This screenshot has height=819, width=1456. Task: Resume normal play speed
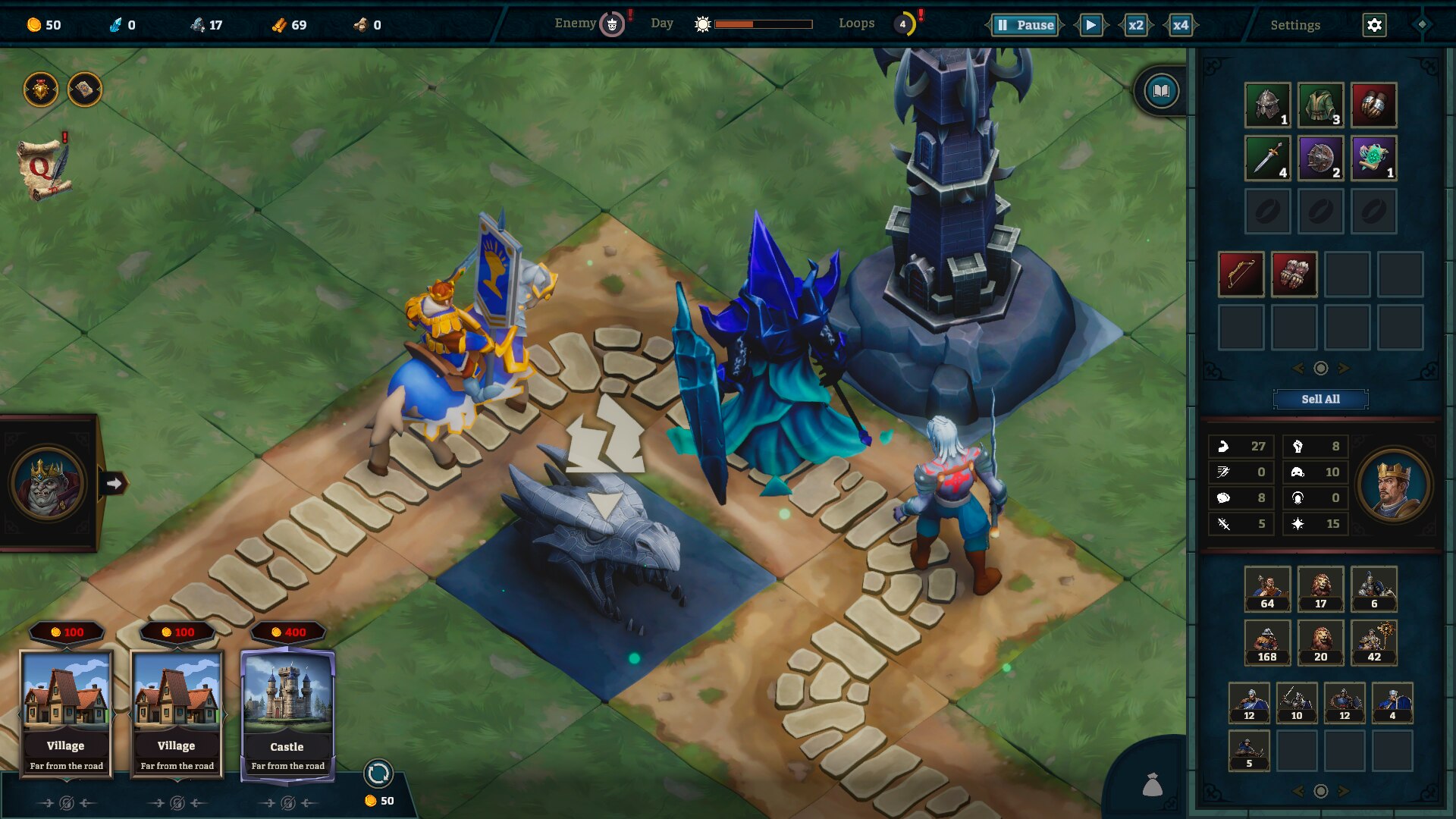coord(1090,25)
